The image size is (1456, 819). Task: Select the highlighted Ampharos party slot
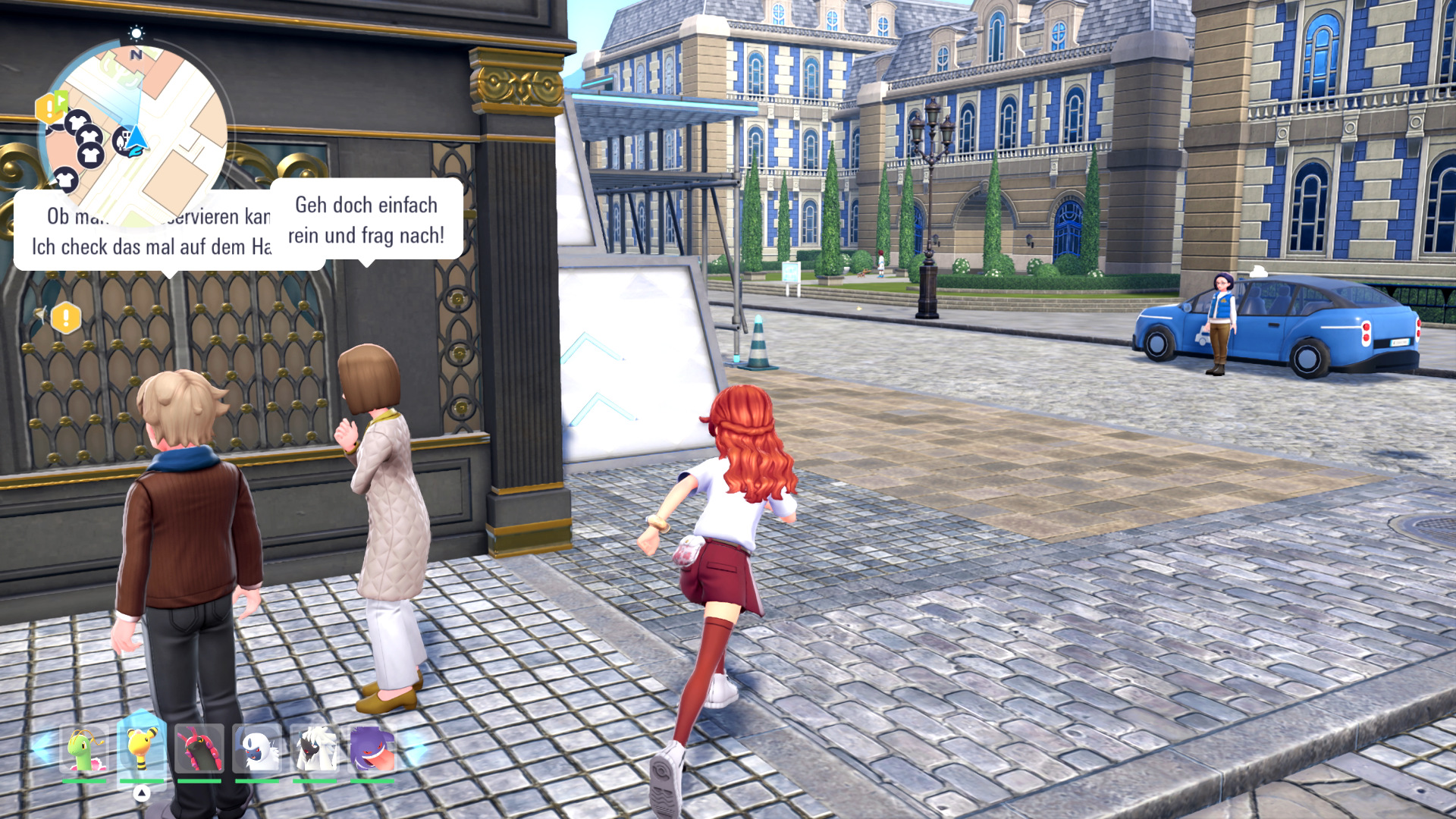click(x=142, y=748)
